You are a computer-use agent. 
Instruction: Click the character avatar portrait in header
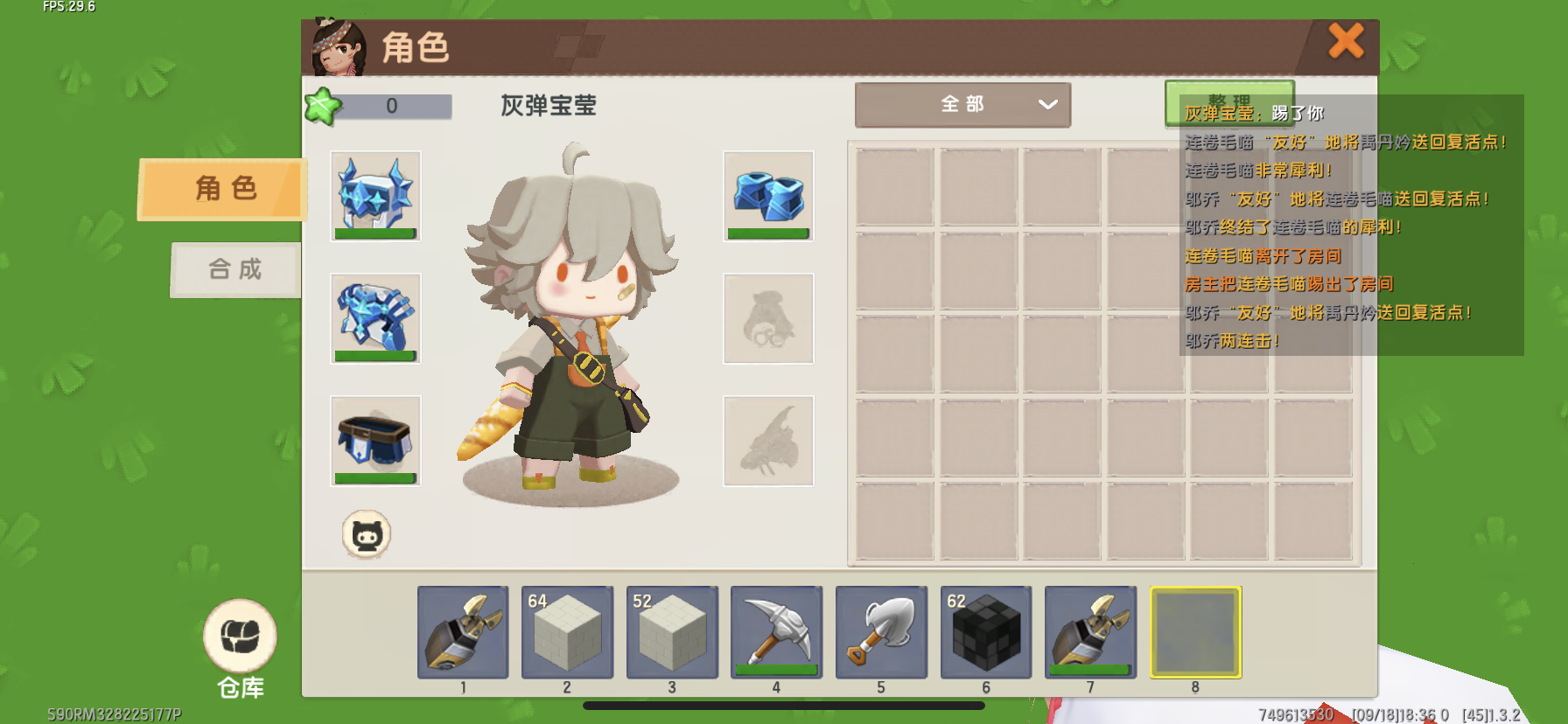(x=339, y=48)
